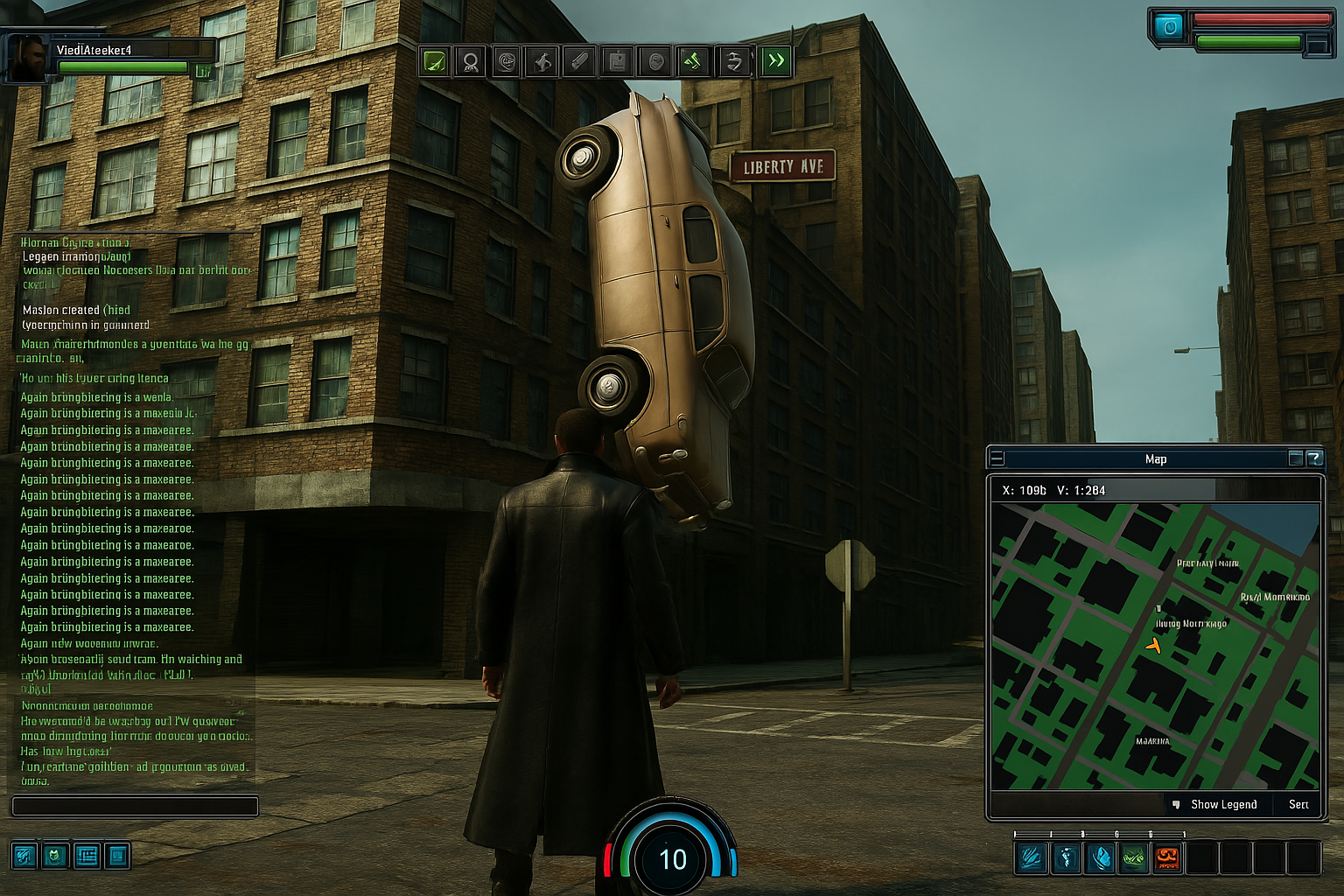Click the blue icon beside the red bar
The width and height of the screenshot is (1344, 896).
pos(1168,27)
